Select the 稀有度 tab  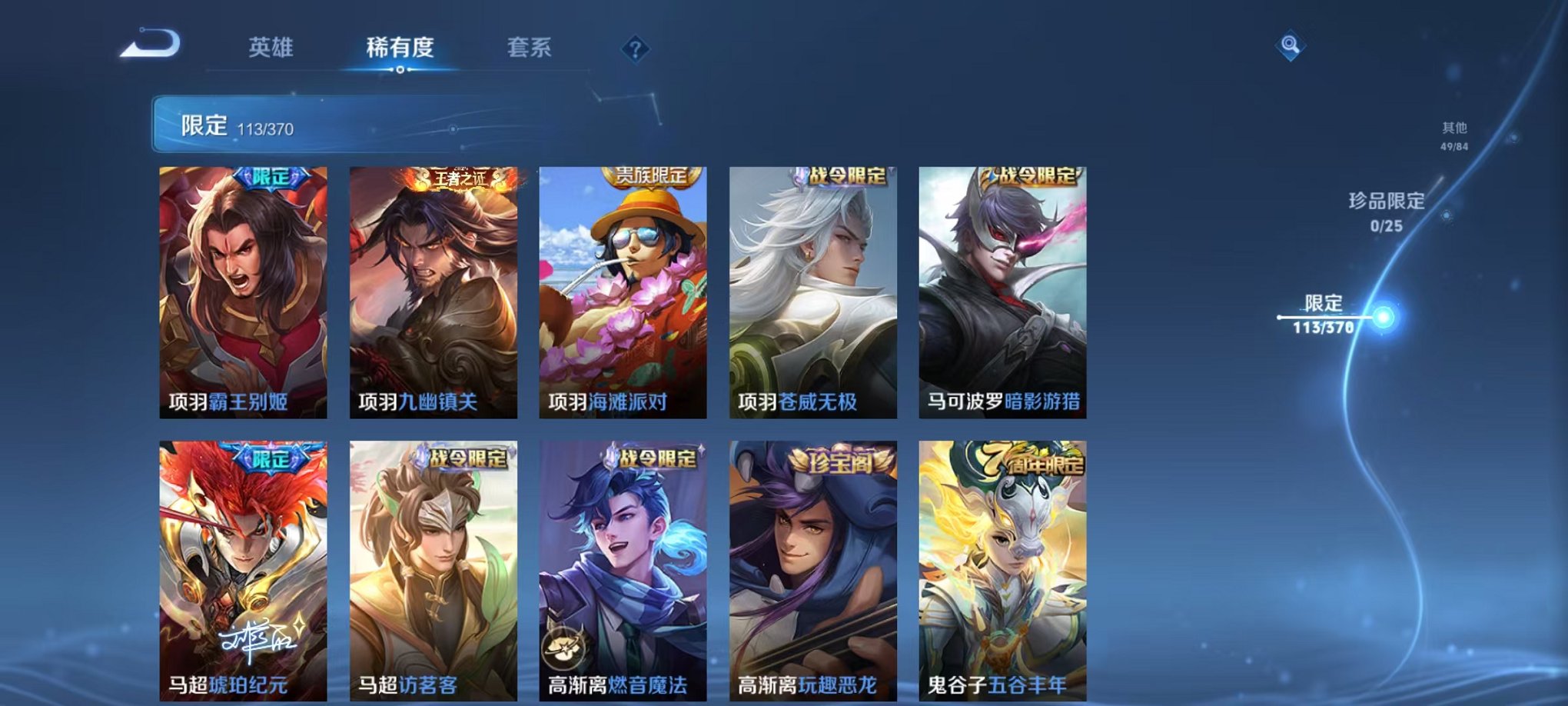click(x=400, y=46)
